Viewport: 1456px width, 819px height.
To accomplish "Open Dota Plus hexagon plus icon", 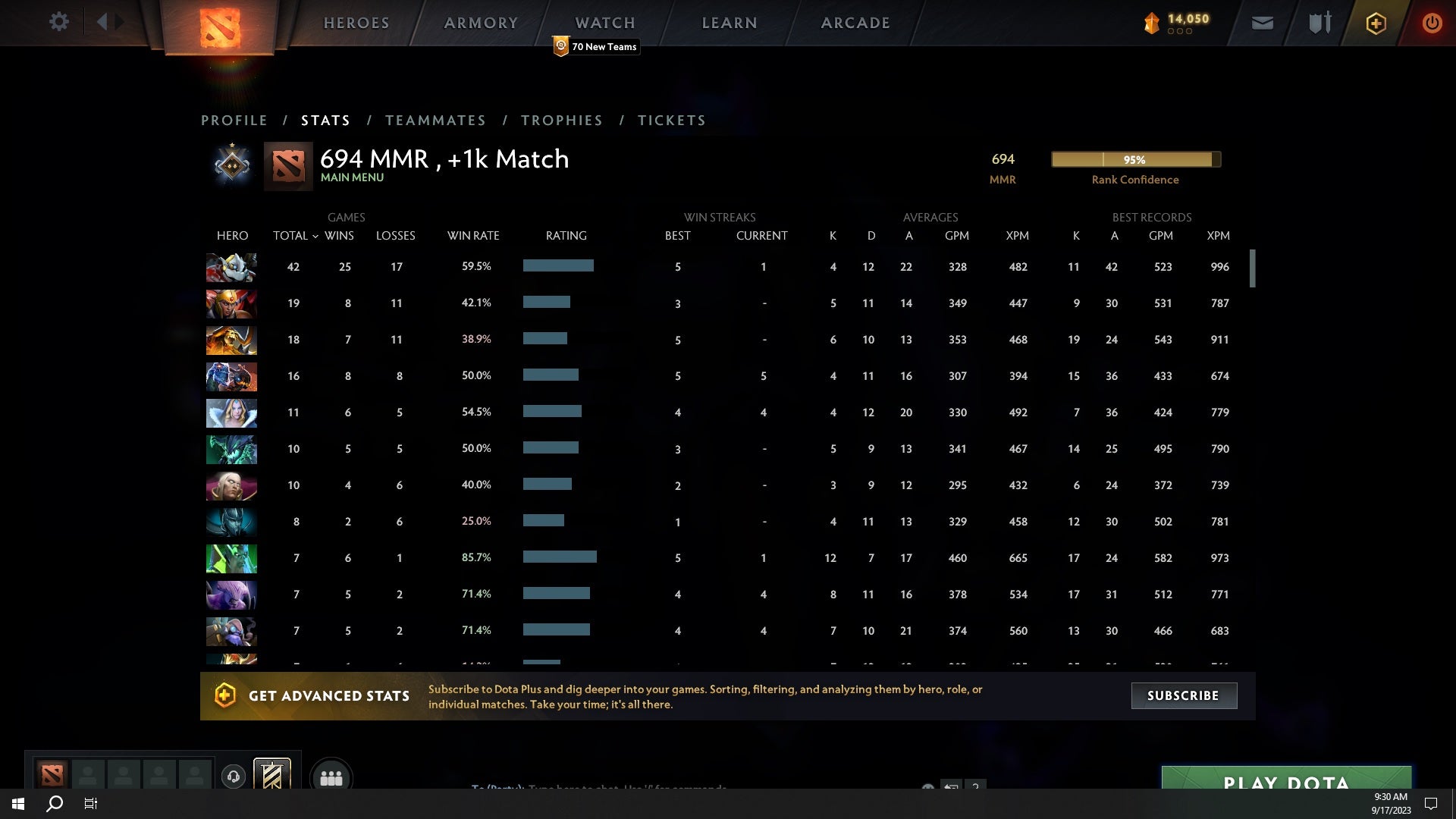I will [1376, 23].
